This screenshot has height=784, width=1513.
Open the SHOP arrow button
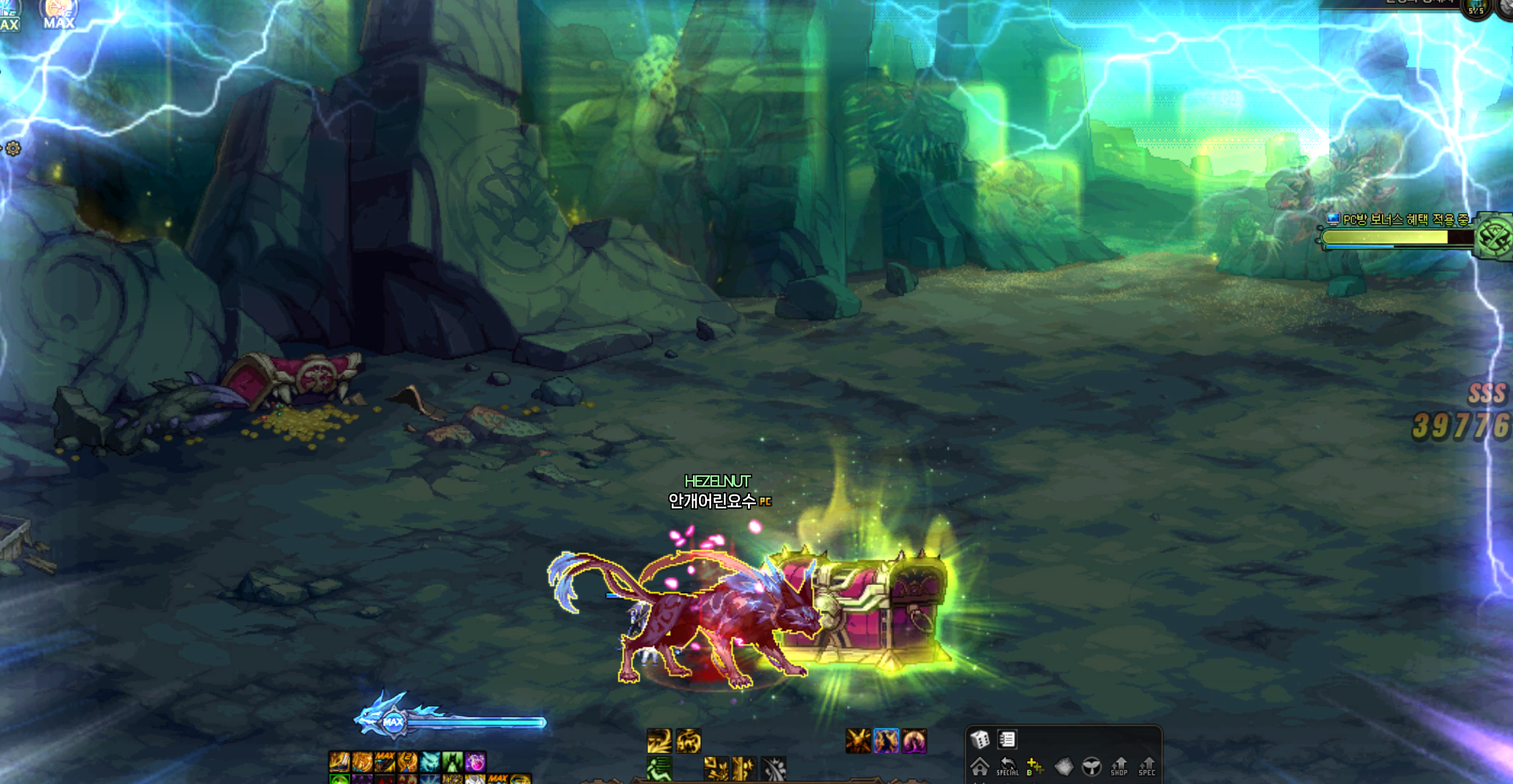tap(1119, 766)
